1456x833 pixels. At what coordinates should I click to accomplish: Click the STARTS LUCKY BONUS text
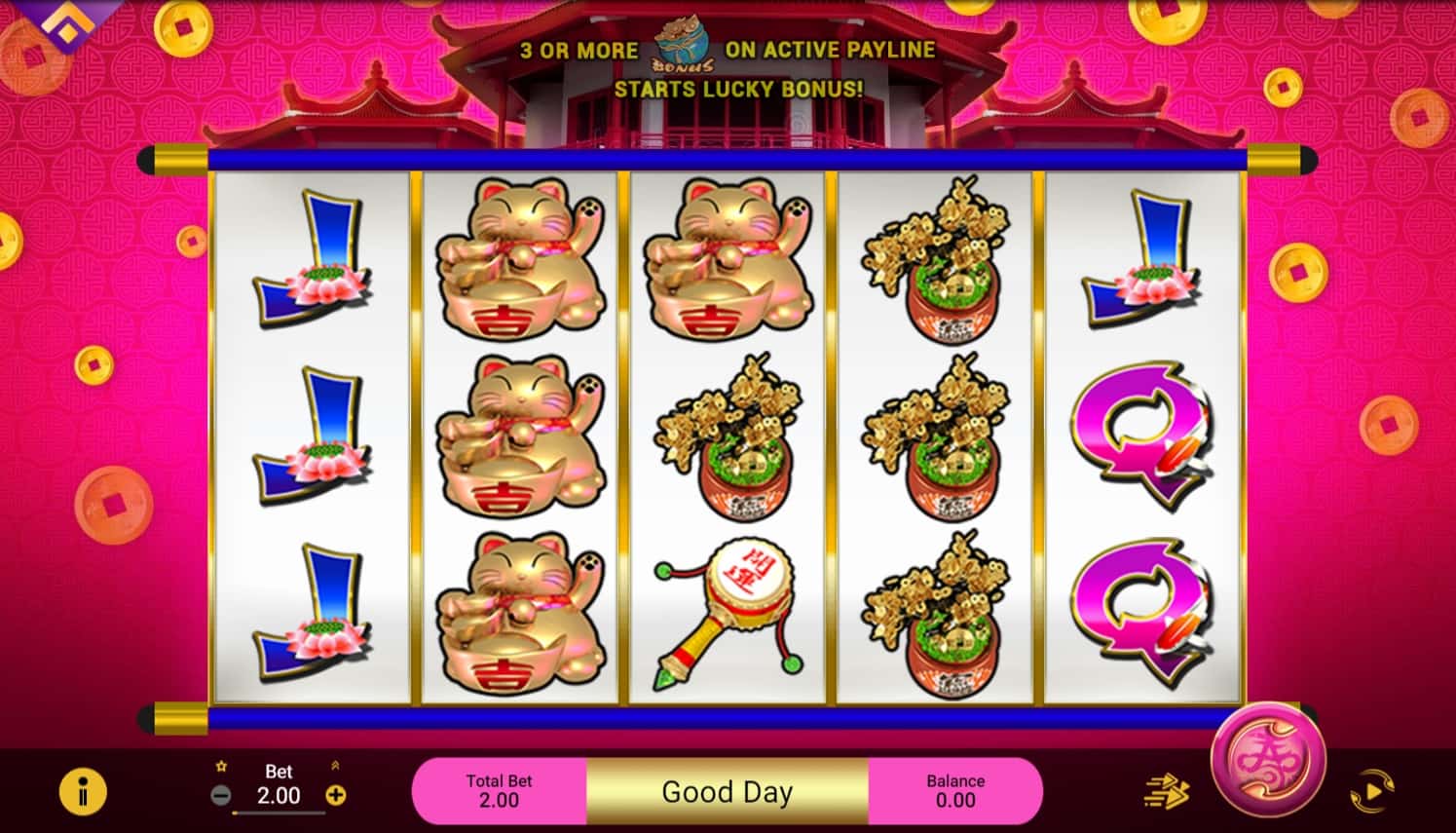pos(740,90)
